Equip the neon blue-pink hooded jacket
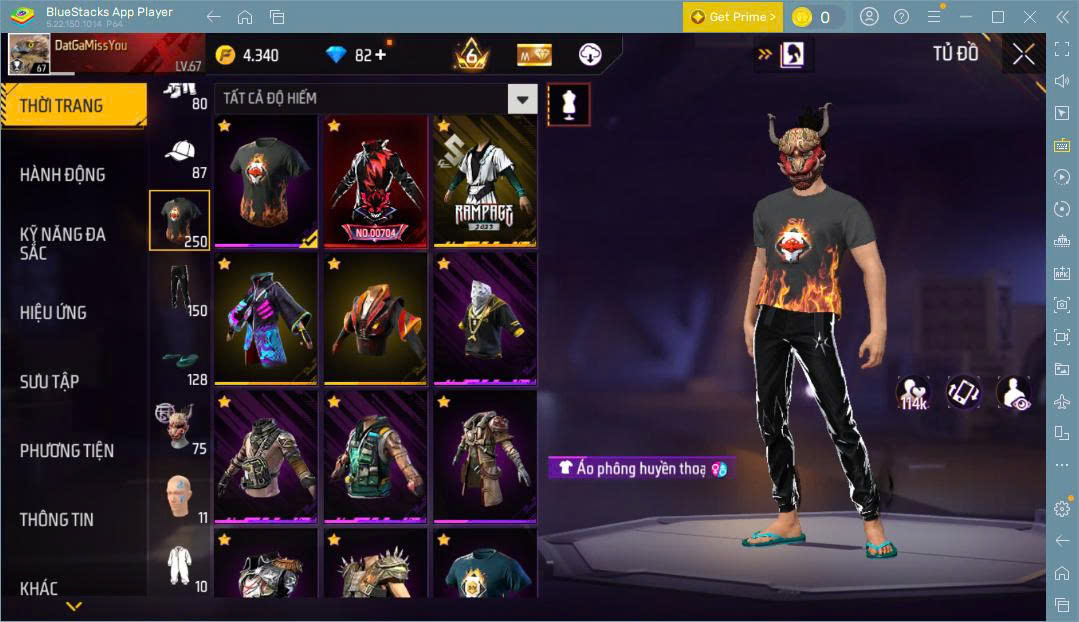The image size is (1079, 622). [265, 319]
